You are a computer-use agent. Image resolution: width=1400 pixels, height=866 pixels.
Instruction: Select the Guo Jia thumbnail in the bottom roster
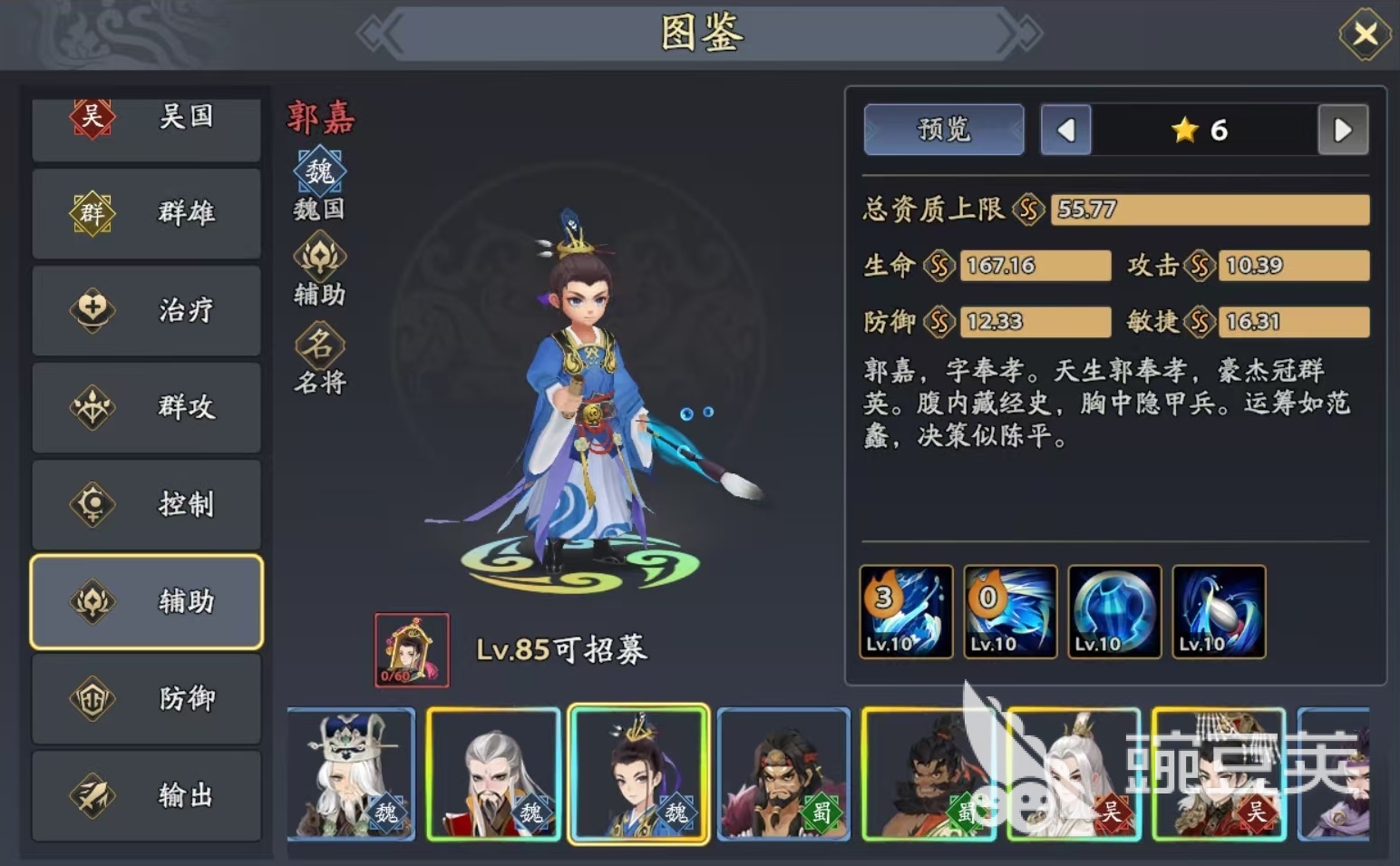tap(637, 774)
